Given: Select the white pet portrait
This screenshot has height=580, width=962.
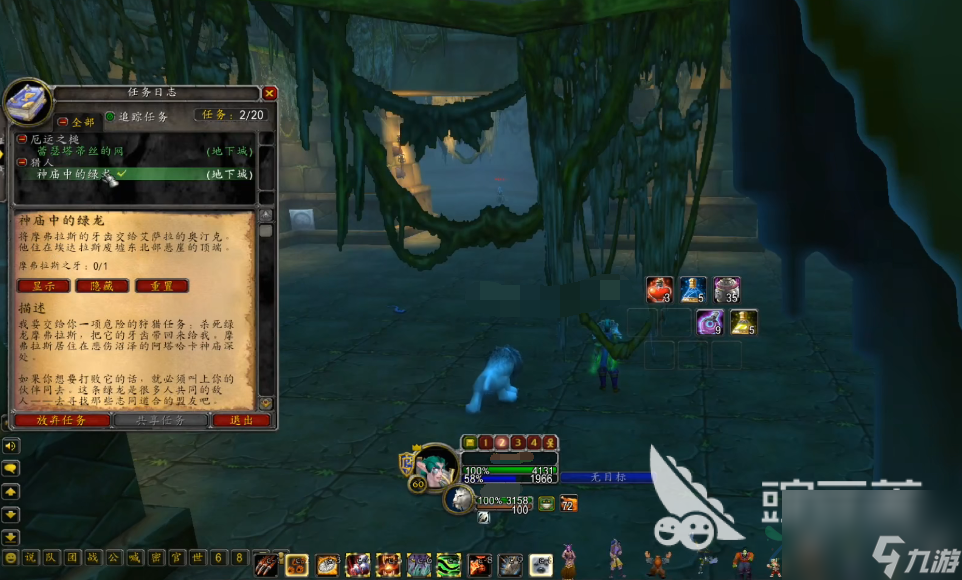Looking at the screenshot, I should (460, 499).
